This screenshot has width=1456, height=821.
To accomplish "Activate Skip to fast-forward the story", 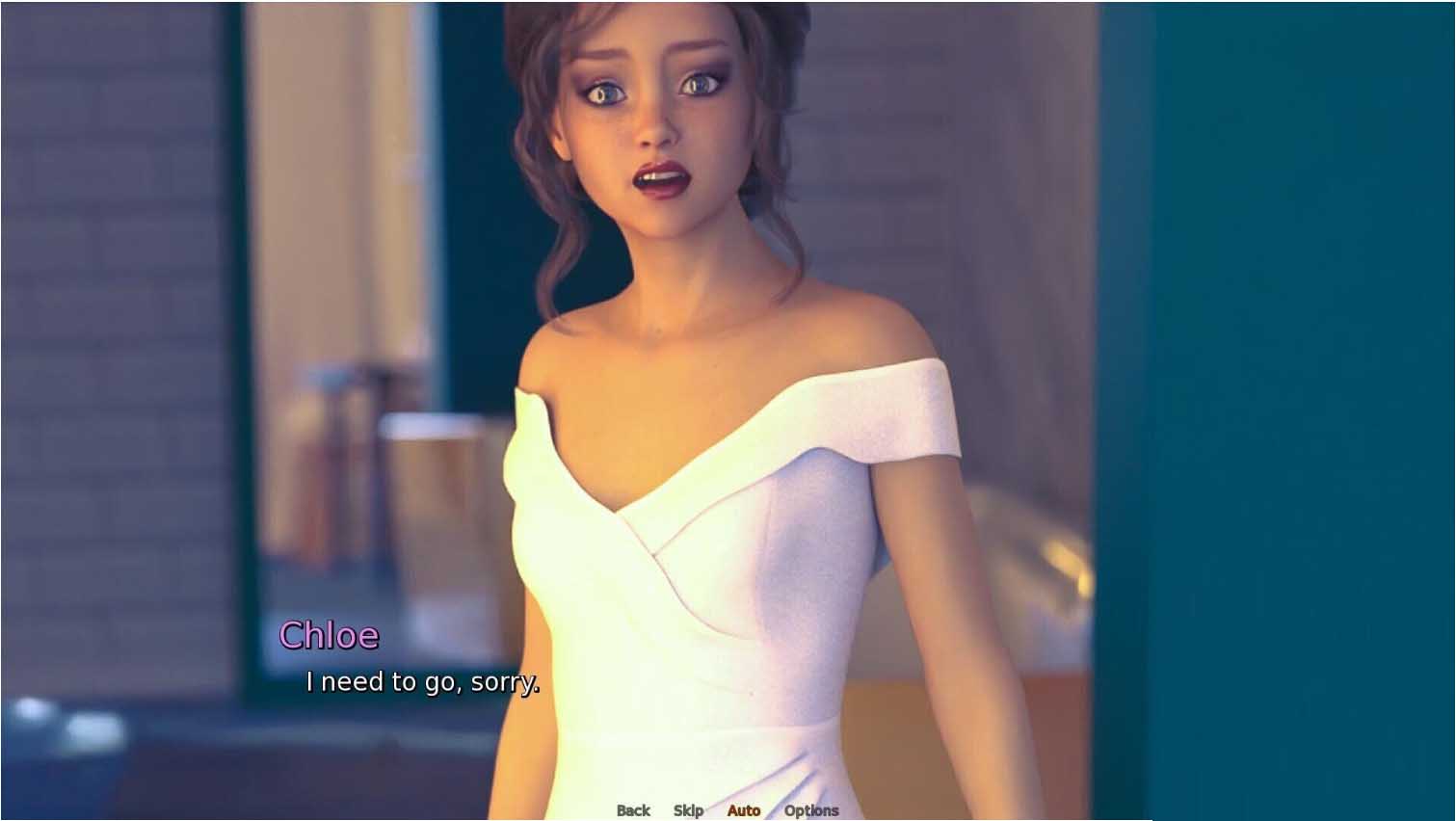I will [687, 810].
